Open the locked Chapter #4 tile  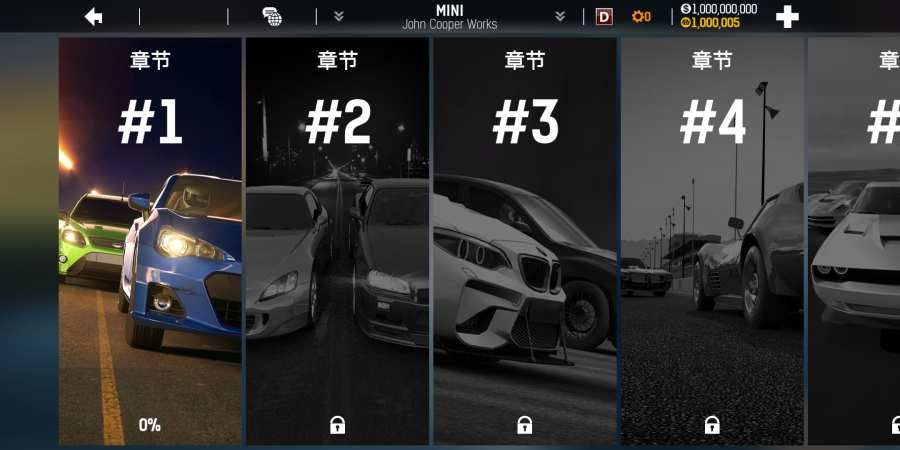(712, 240)
